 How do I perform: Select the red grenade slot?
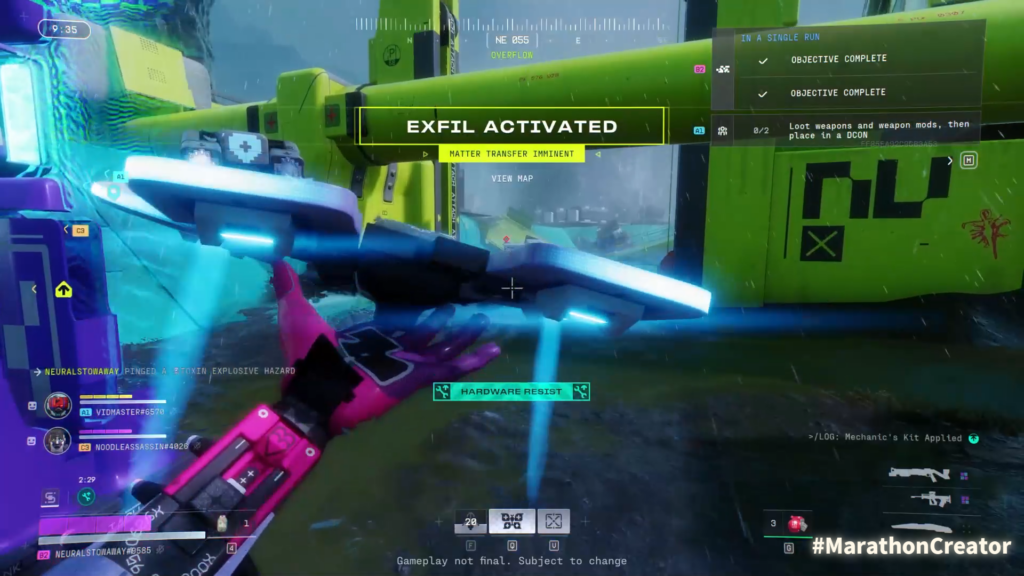click(797, 523)
